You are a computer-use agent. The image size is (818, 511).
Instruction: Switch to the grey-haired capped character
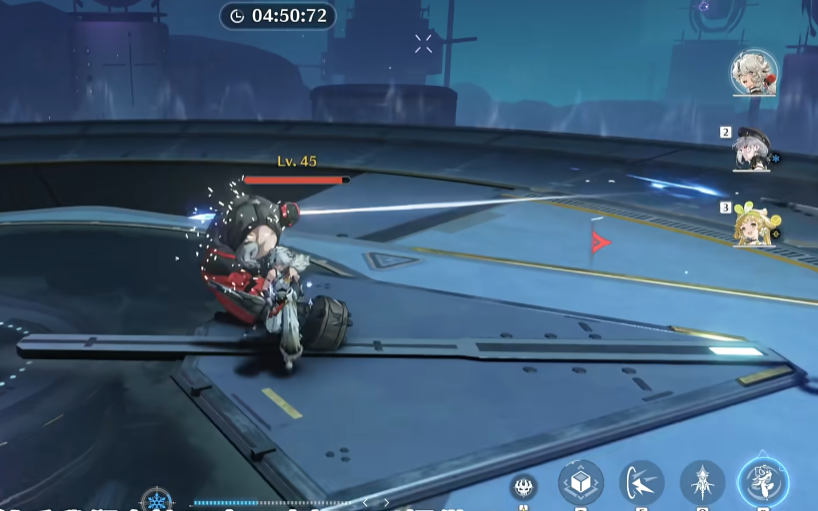click(750, 150)
